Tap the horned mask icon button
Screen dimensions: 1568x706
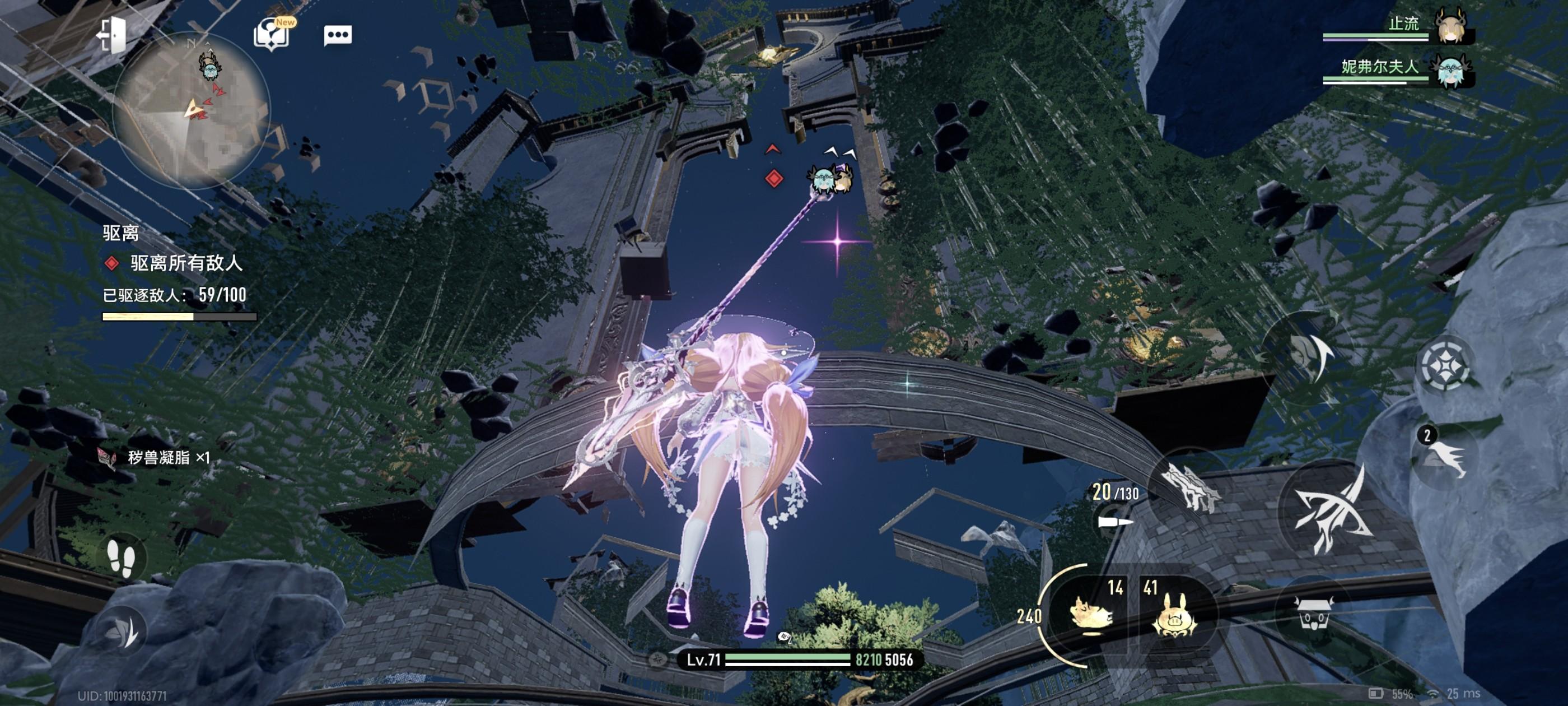coord(1314,611)
